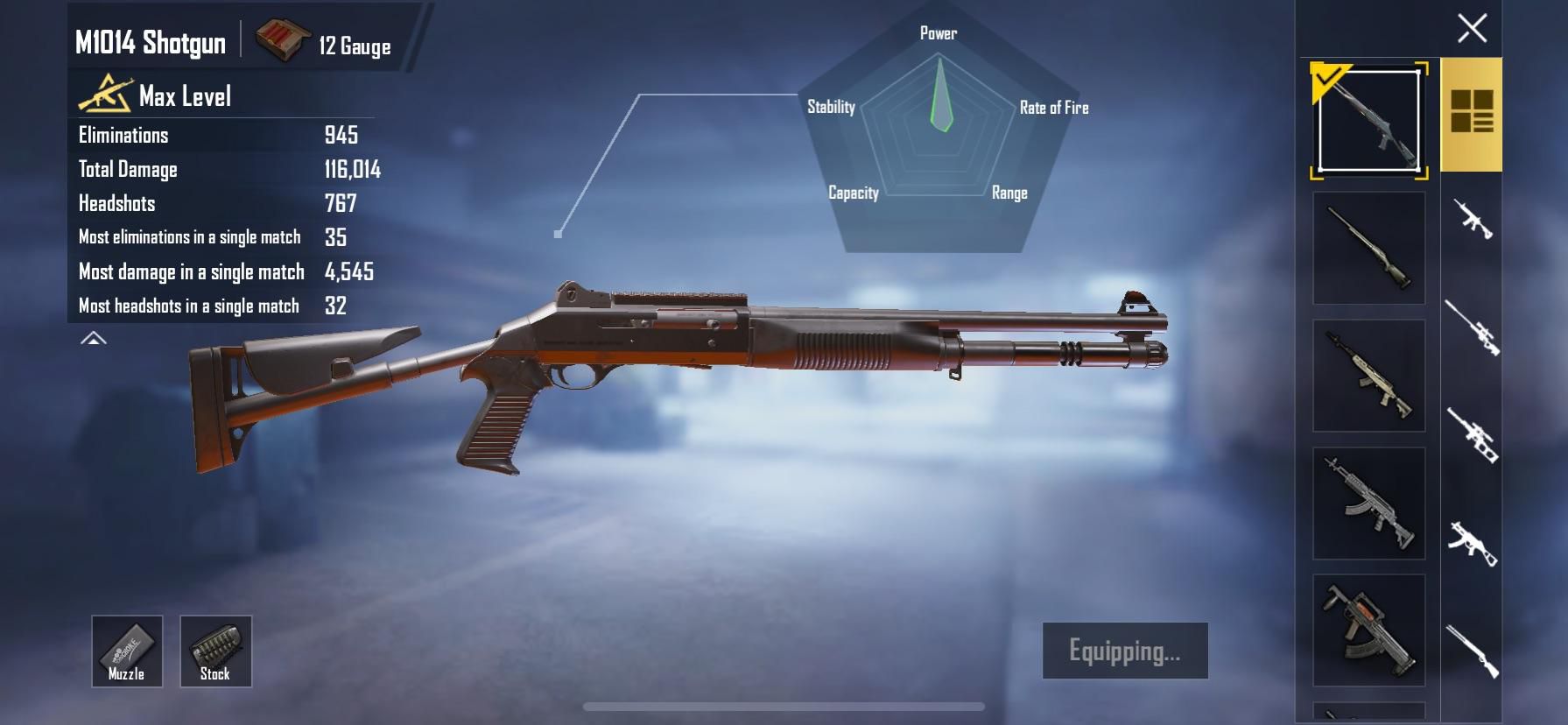Select the equipped M1014 shotgun thumbnail
Viewport: 1568px width, 725px height.
(x=1368, y=120)
